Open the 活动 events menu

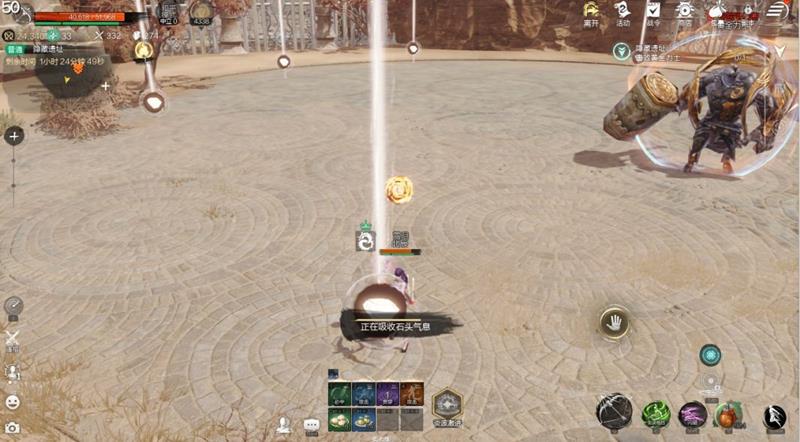pos(622,12)
